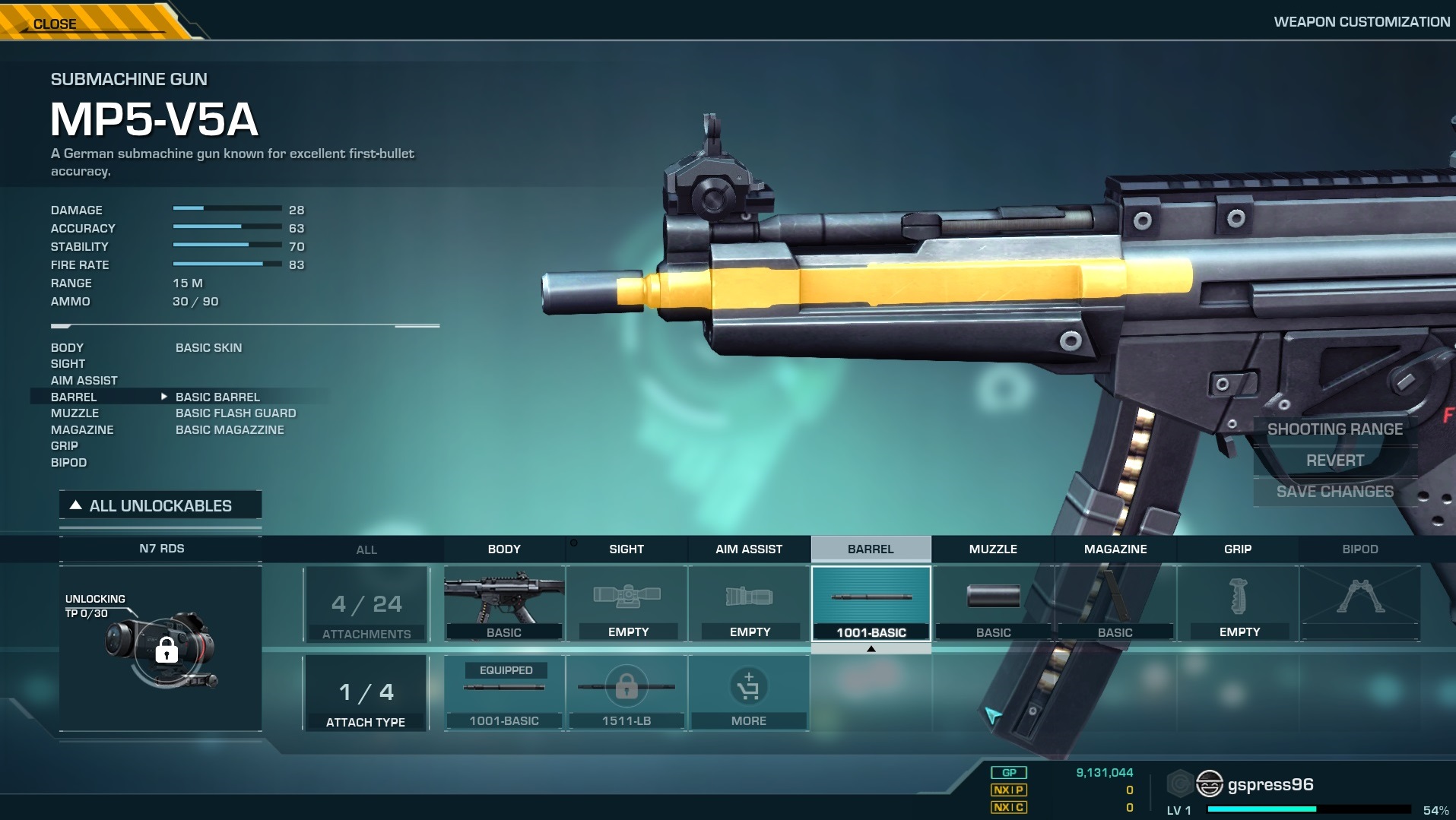
Task: Select the Muzzle attachment tab
Action: 993,549
